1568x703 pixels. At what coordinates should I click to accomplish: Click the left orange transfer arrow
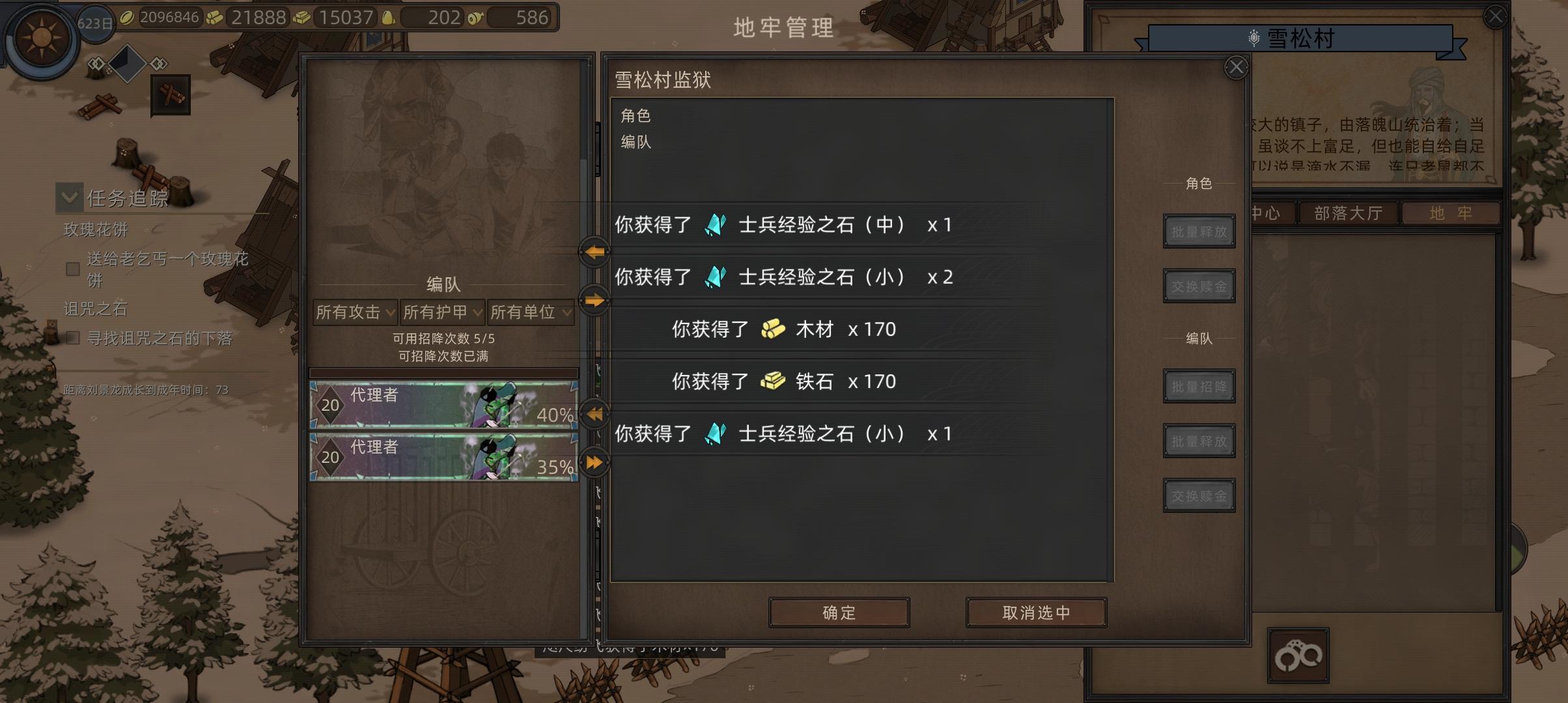pyautogui.click(x=593, y=253)
